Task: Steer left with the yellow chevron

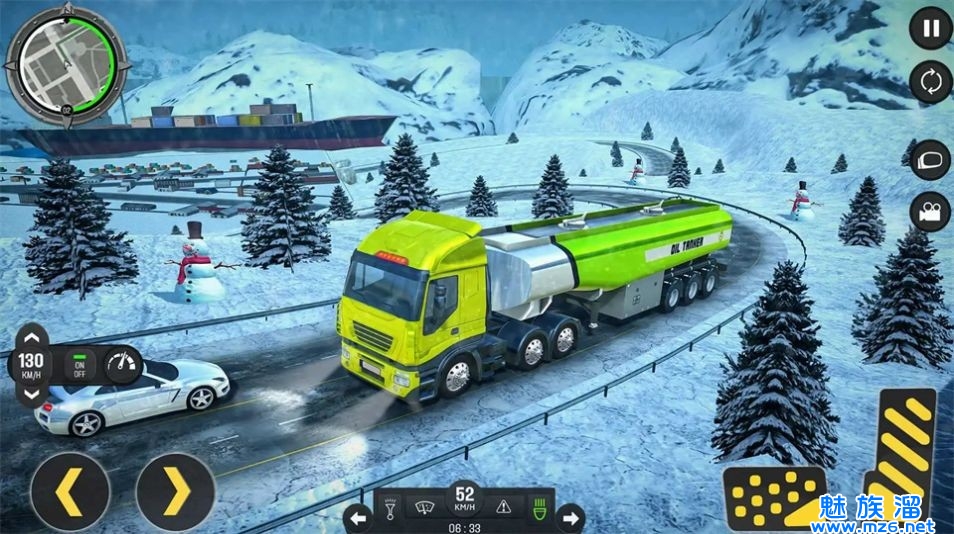Action: (x=70, y=491)
